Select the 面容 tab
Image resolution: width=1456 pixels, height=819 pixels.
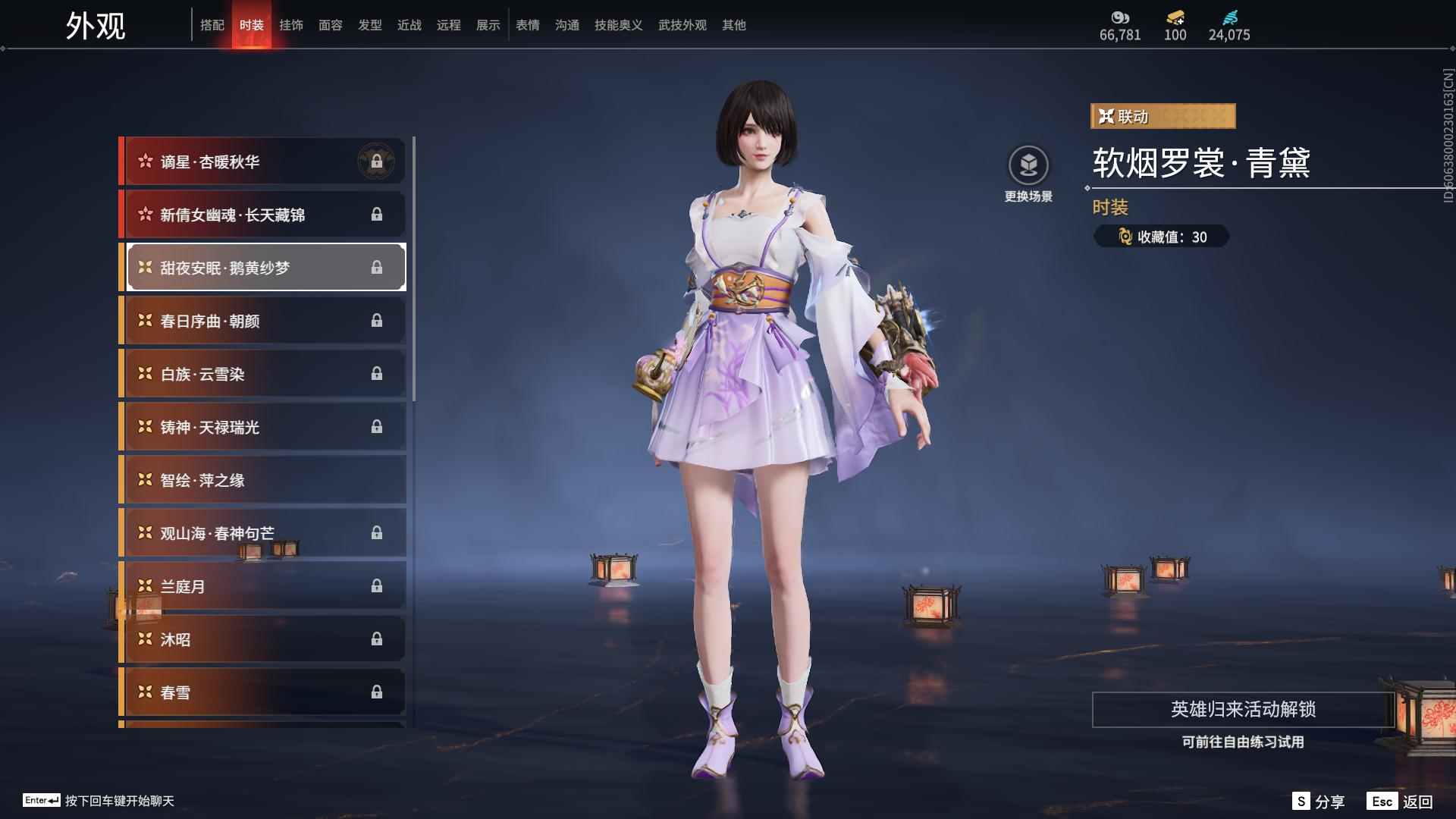point(331,25)
